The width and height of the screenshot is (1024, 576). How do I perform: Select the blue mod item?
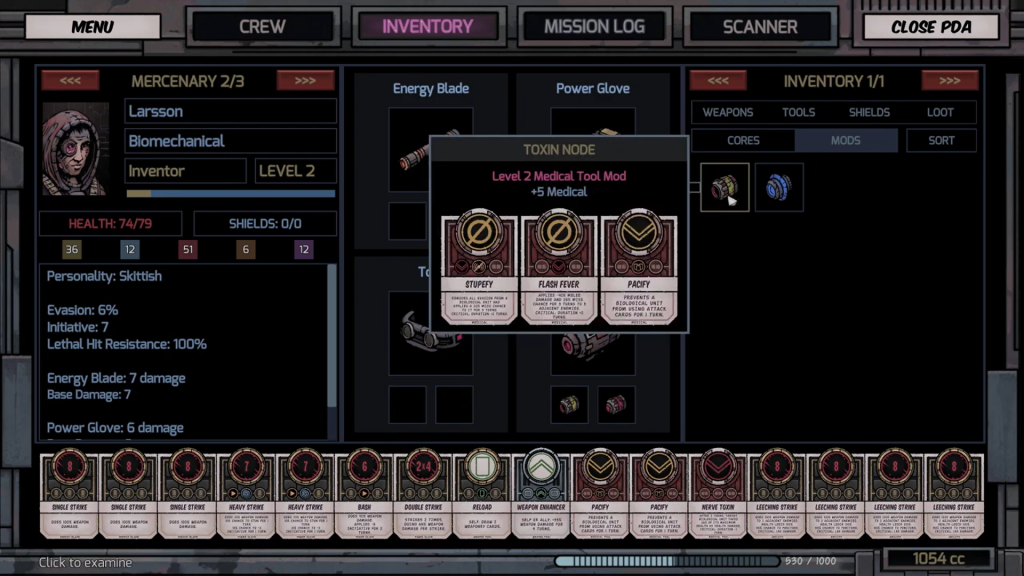point(779,187)
